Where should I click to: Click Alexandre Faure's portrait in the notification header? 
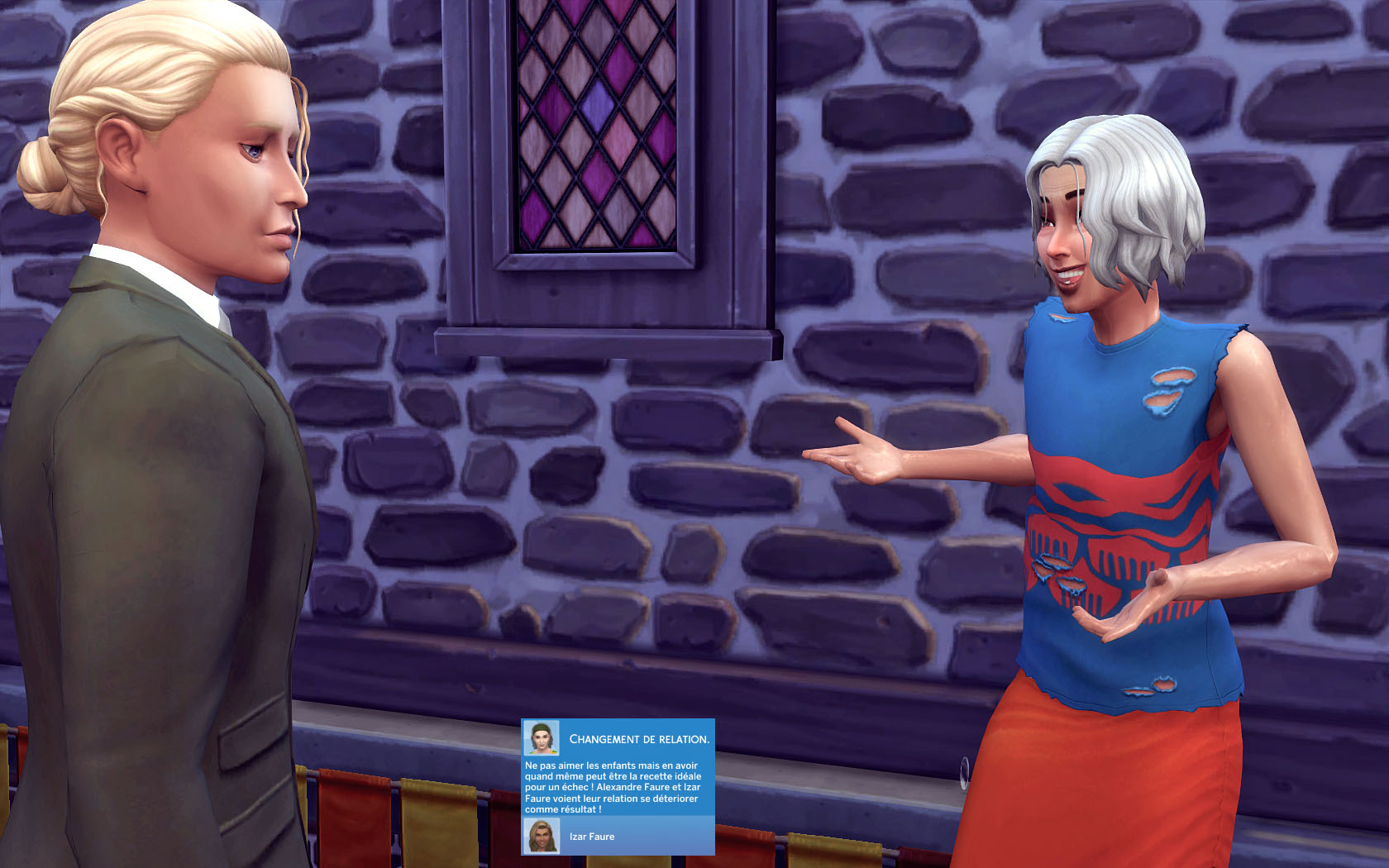pos(541,738)
